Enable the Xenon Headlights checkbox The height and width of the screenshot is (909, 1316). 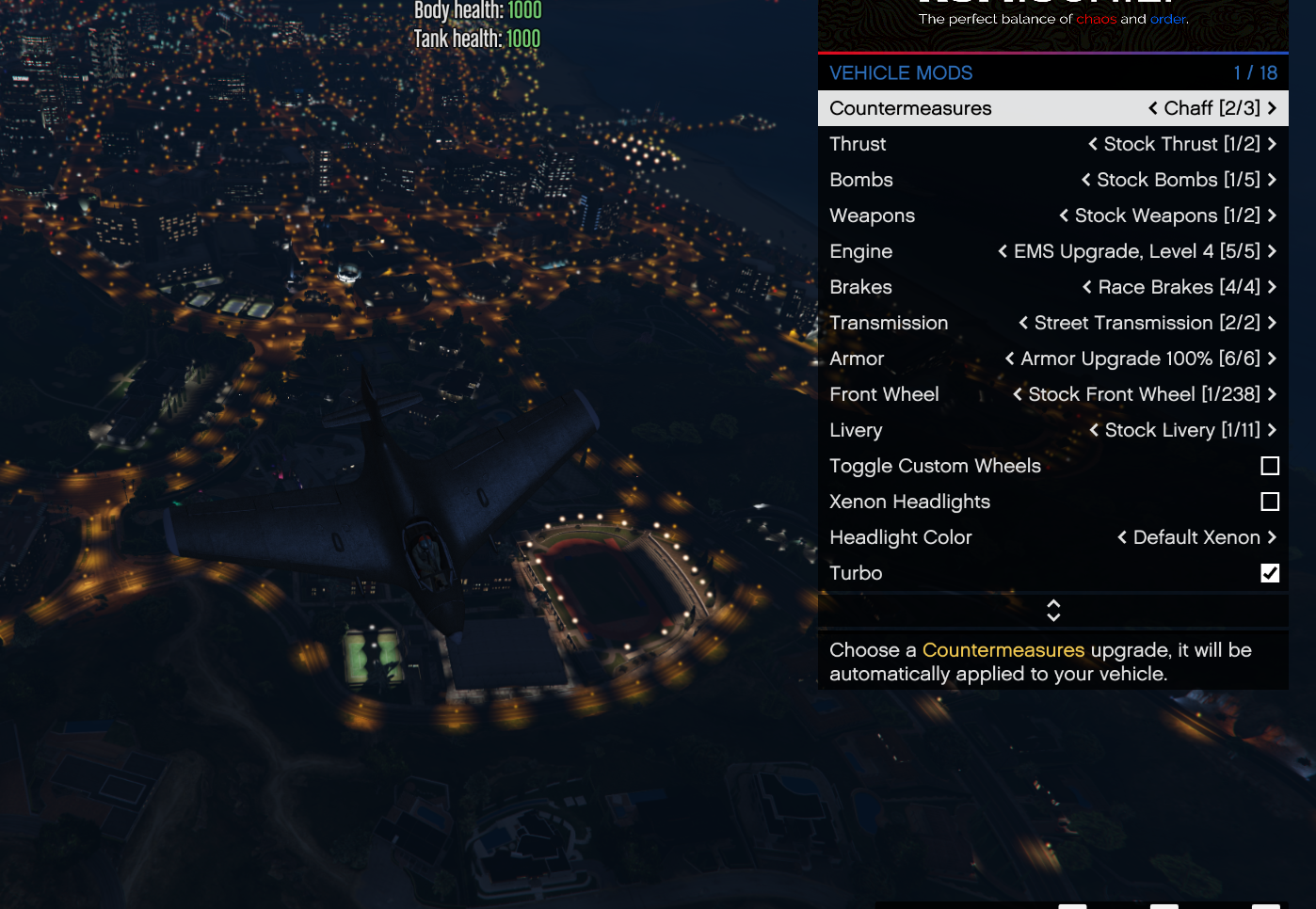(1270, 502)
